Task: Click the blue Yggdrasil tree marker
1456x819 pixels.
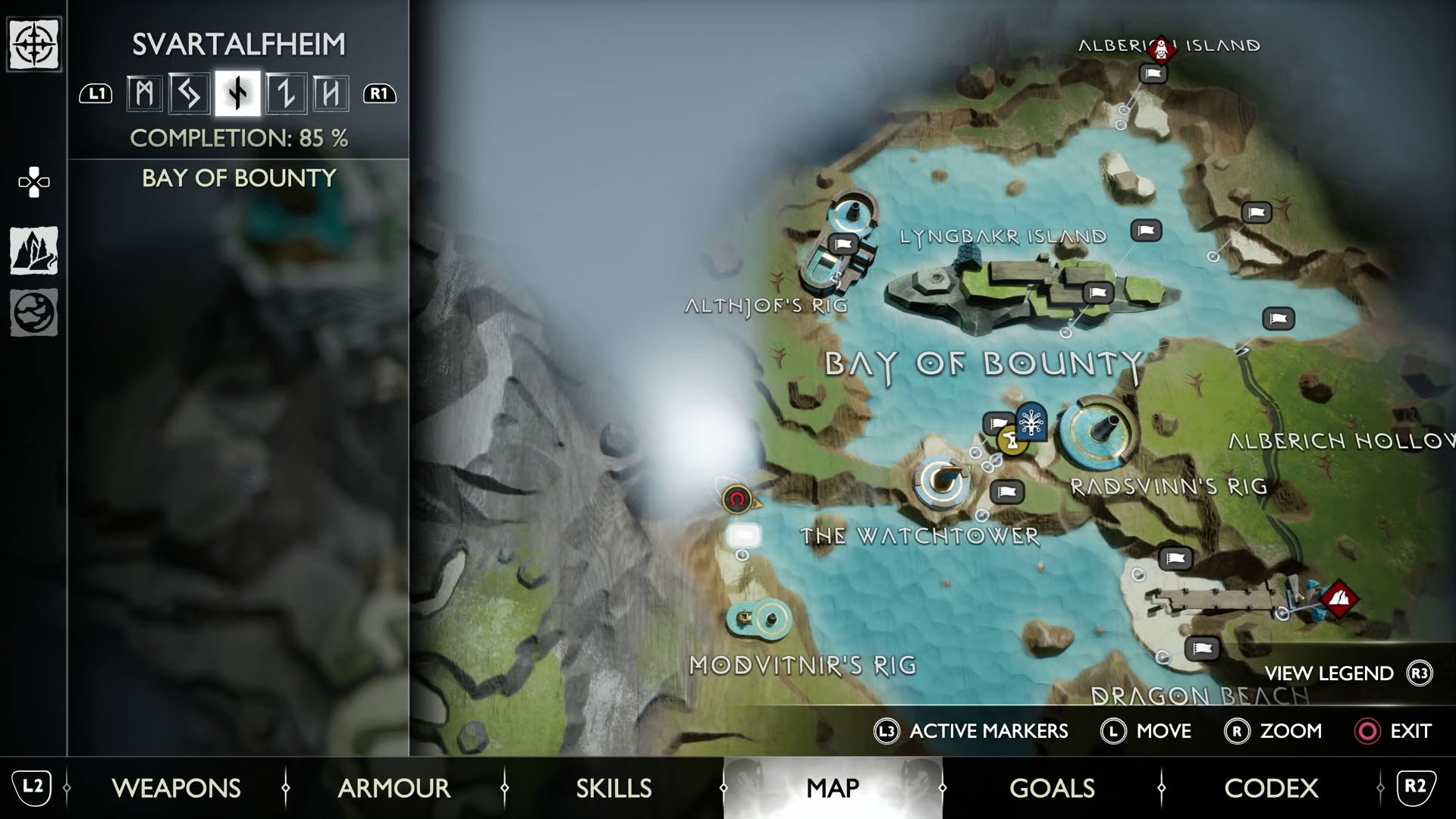Action: pos(1031,422)
